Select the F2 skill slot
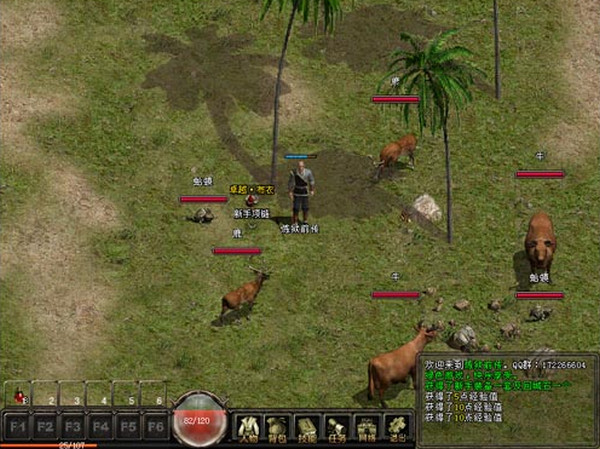This screenshot has width=600, height=449. 45,424
